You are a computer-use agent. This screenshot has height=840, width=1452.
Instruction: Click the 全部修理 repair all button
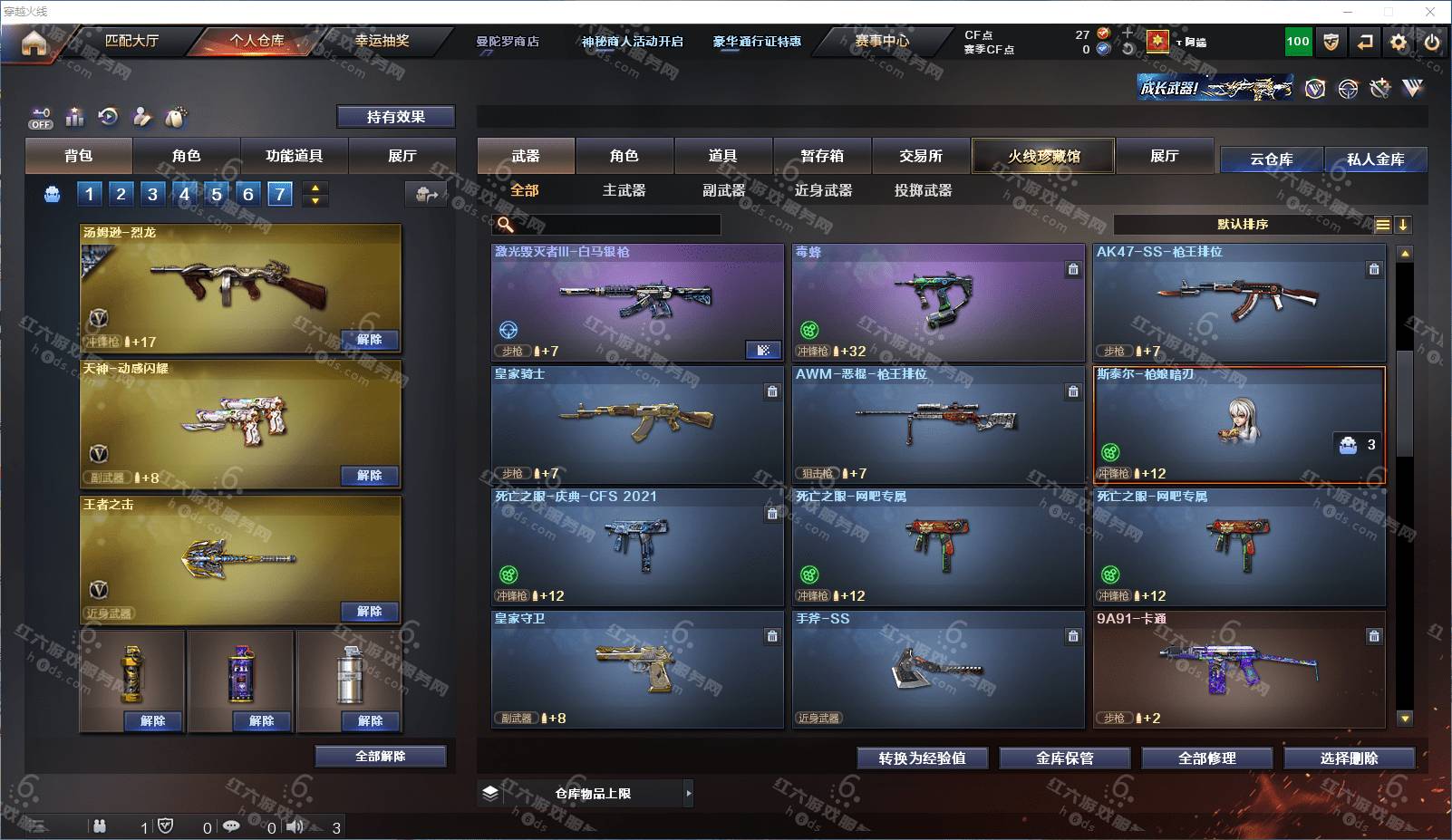click(x=1206, y=758)
